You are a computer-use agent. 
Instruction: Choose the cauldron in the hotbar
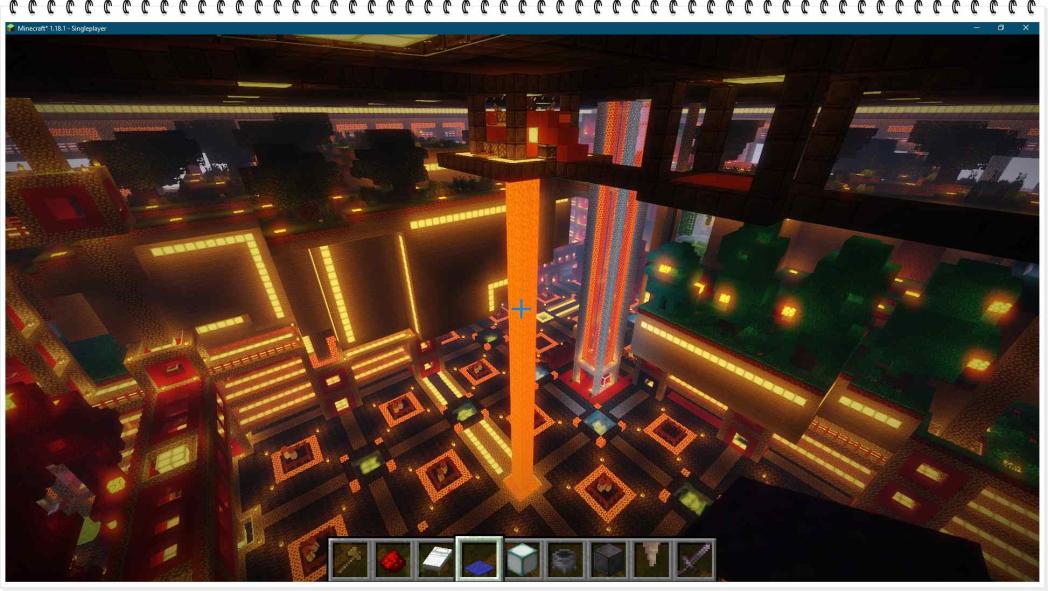point(565,560)
